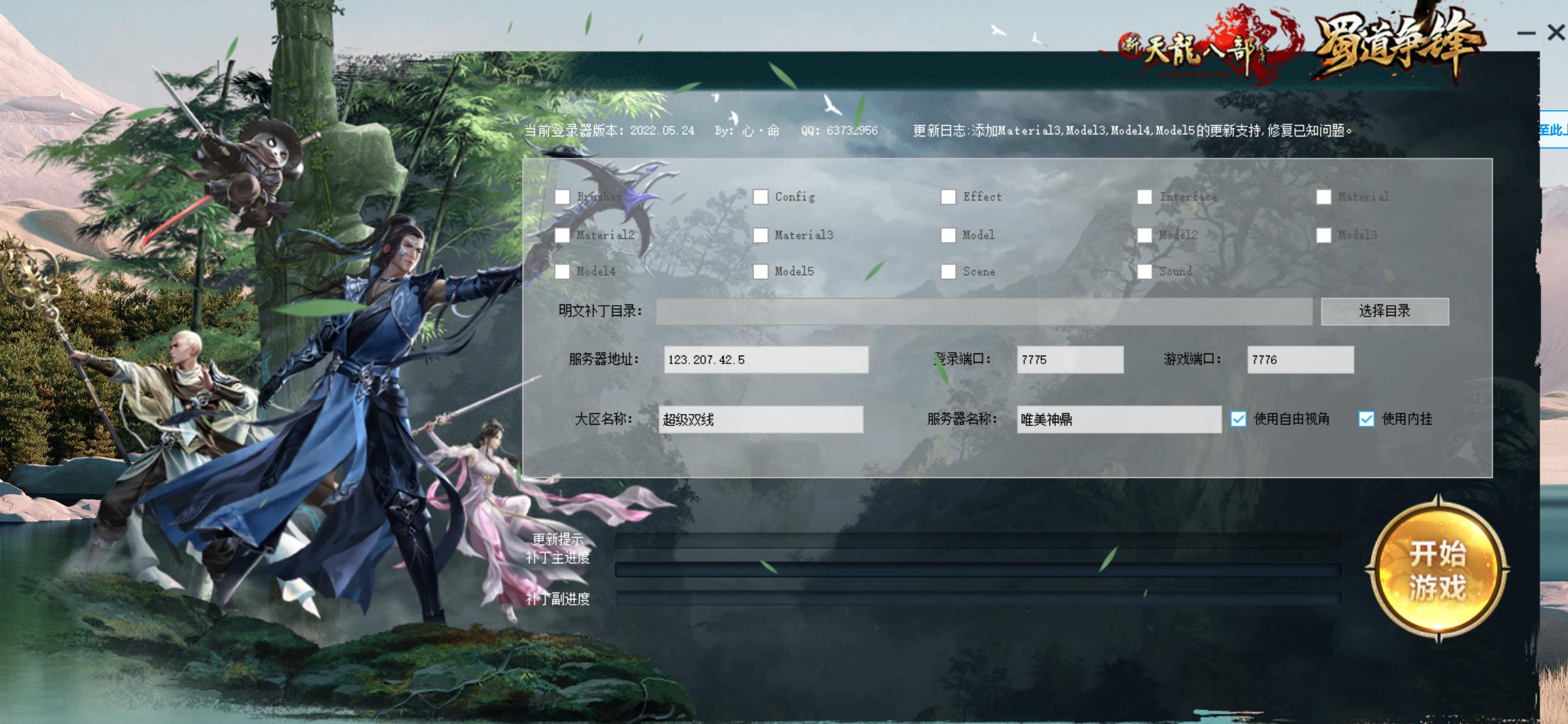Enable the Scene checkbox
Screen dimensions: 1568x724
pos(949,272)
